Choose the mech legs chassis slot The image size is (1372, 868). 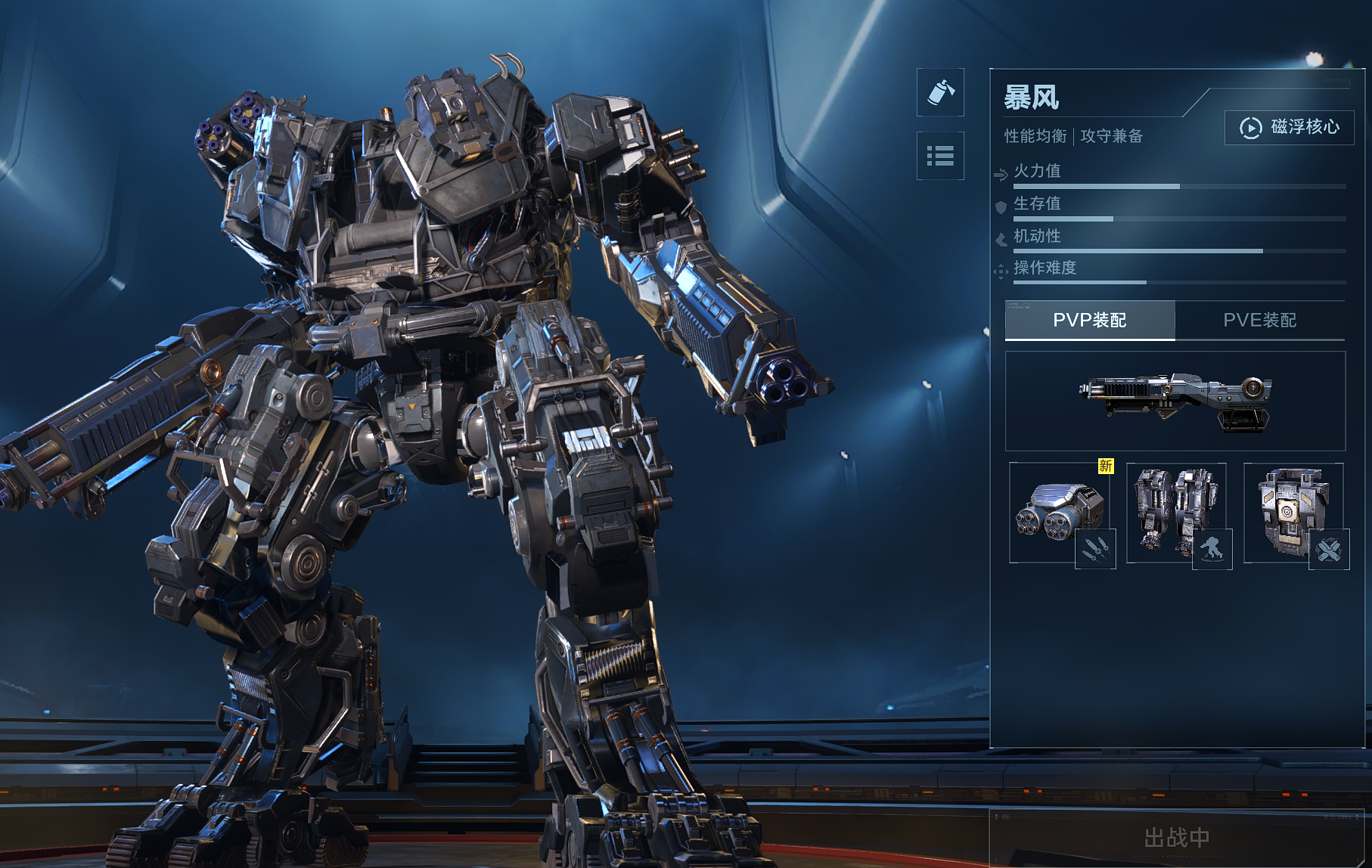[x=1176, y=513]
